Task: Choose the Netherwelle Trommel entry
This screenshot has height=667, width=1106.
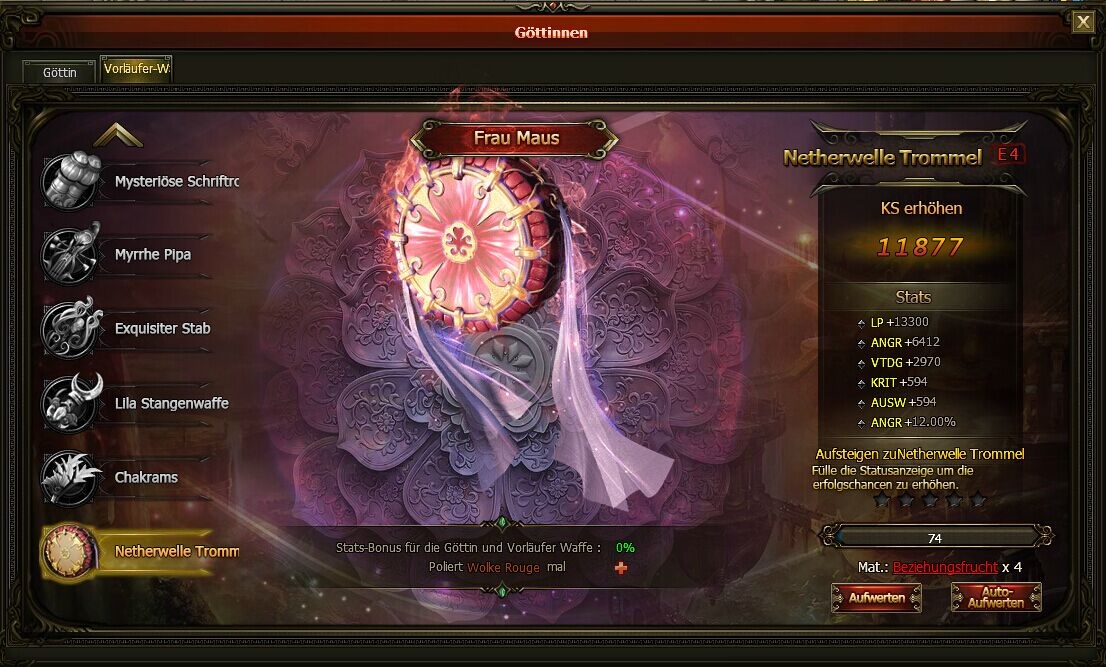Action: [x=140, y=551]
